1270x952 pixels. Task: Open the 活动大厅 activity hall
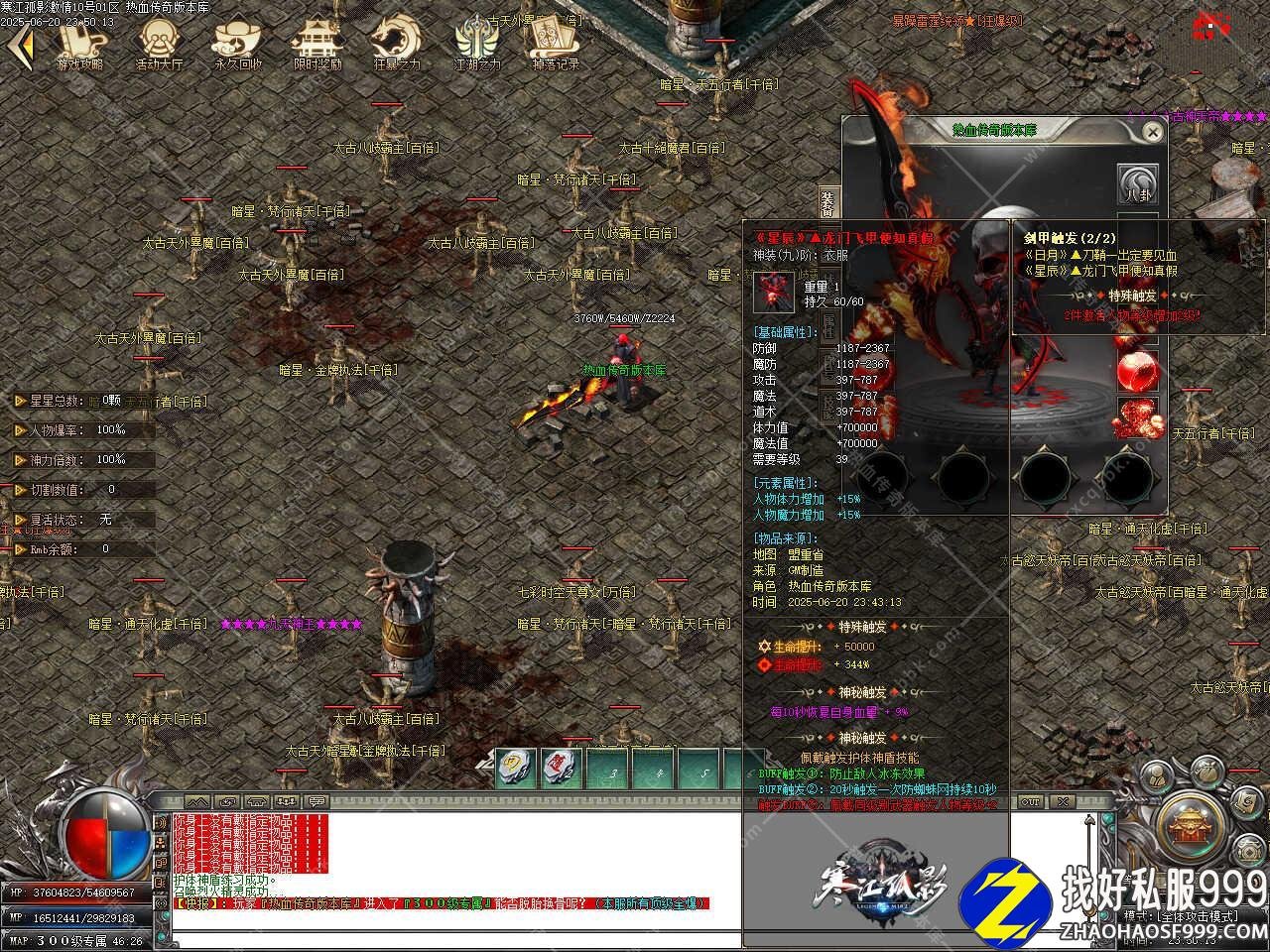pos(159,44)
